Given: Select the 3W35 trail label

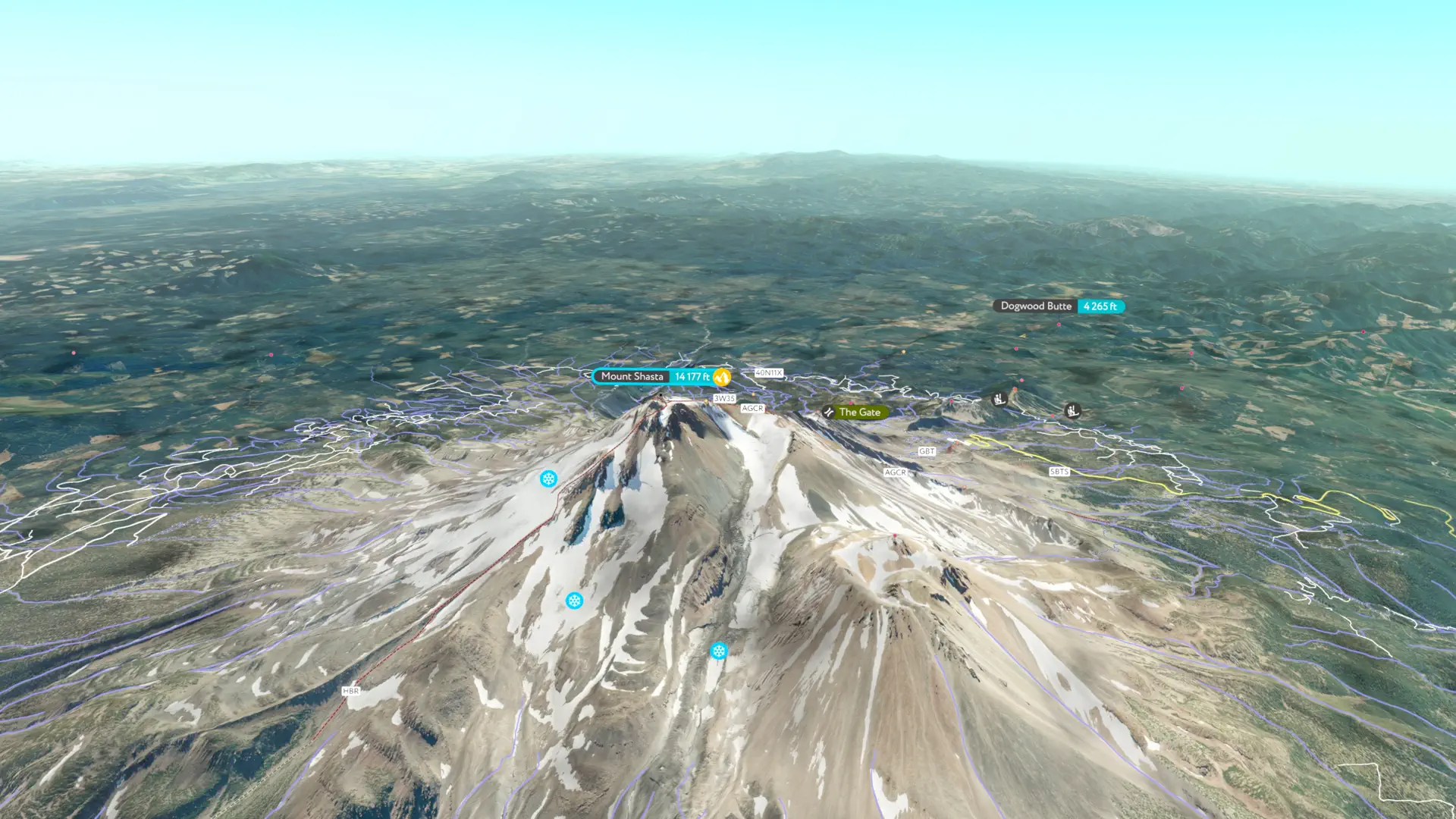Looking at the screenshot, I should 726,397.
